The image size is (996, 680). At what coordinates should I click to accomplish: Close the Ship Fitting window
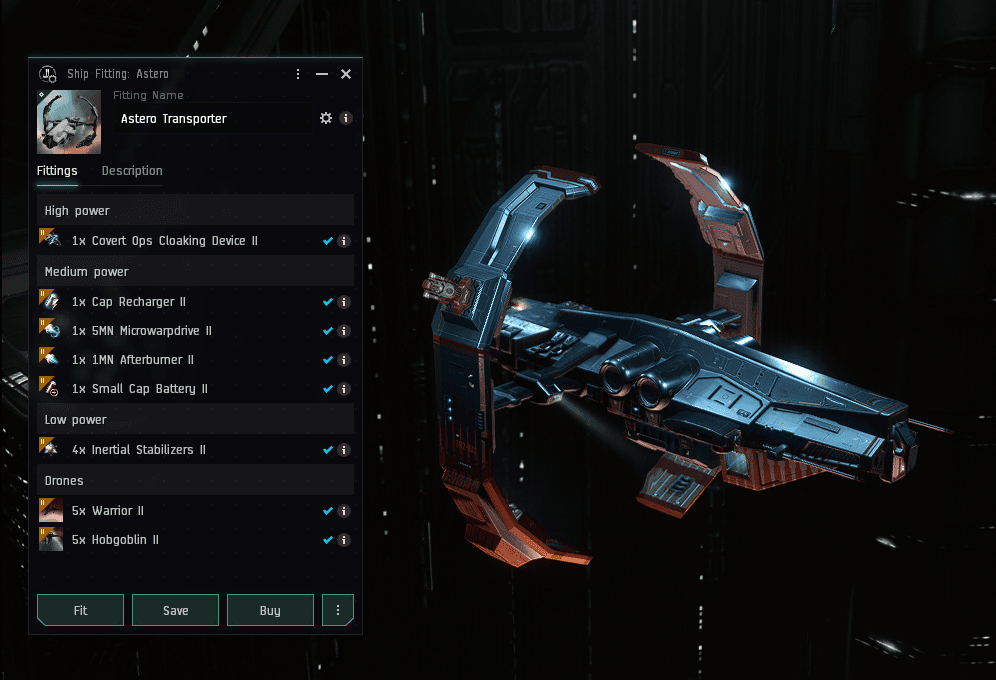click(x=346, y=74)
